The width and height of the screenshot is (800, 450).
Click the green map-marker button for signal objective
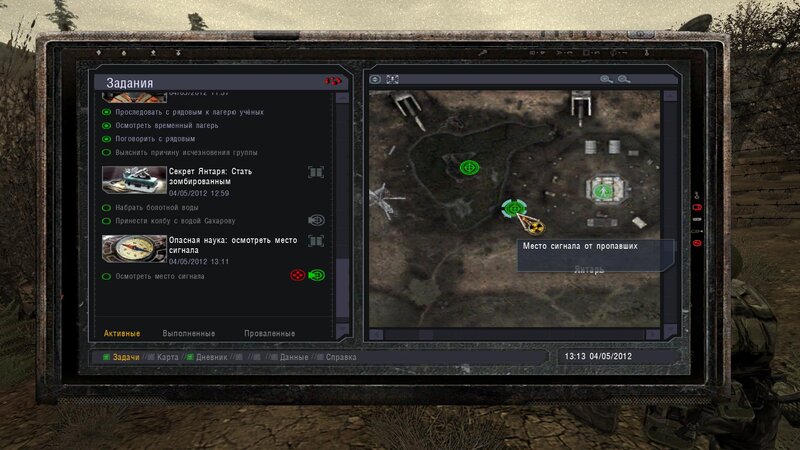tap(317, 275)
